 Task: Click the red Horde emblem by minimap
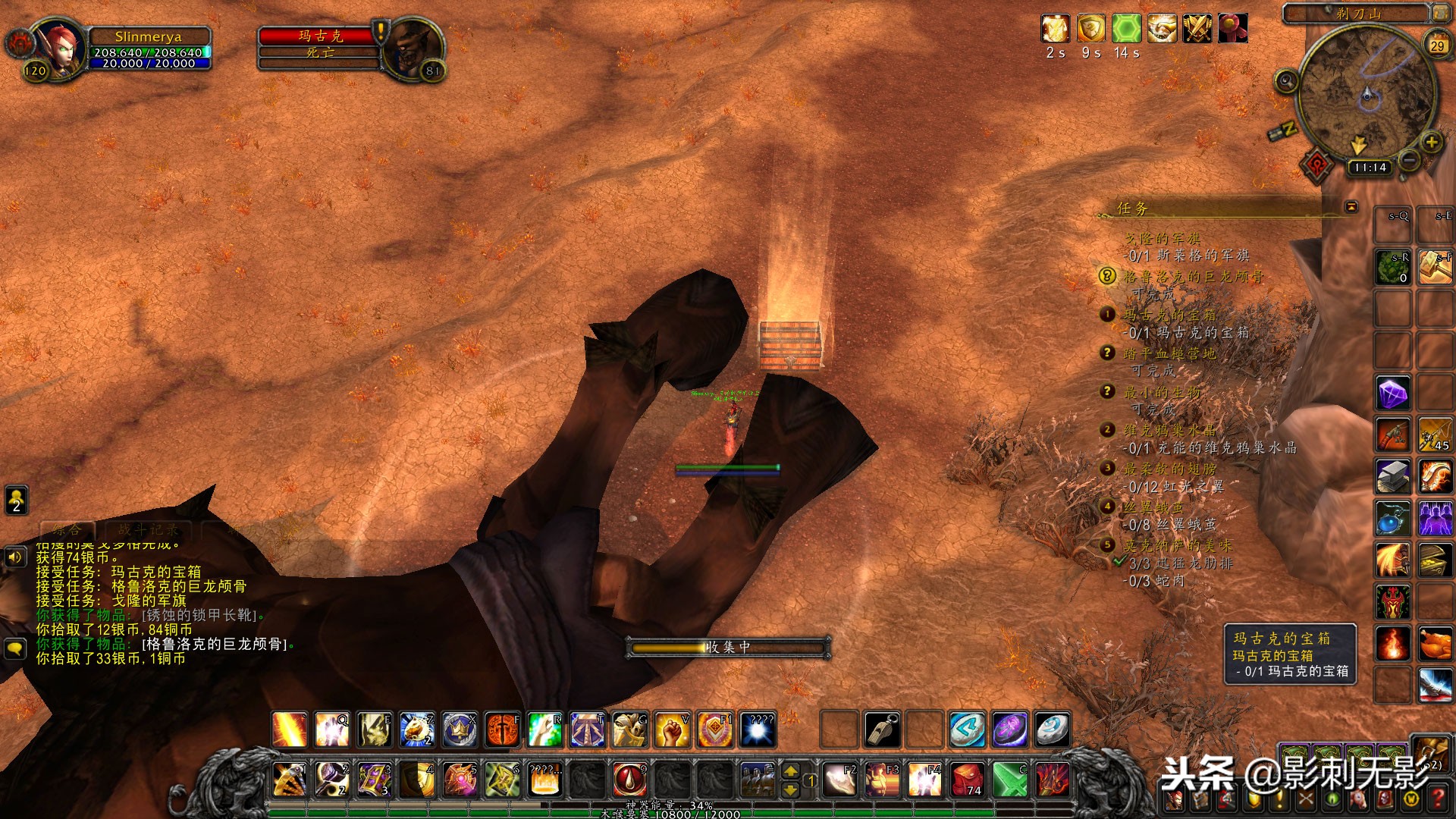pos(1318,163)
